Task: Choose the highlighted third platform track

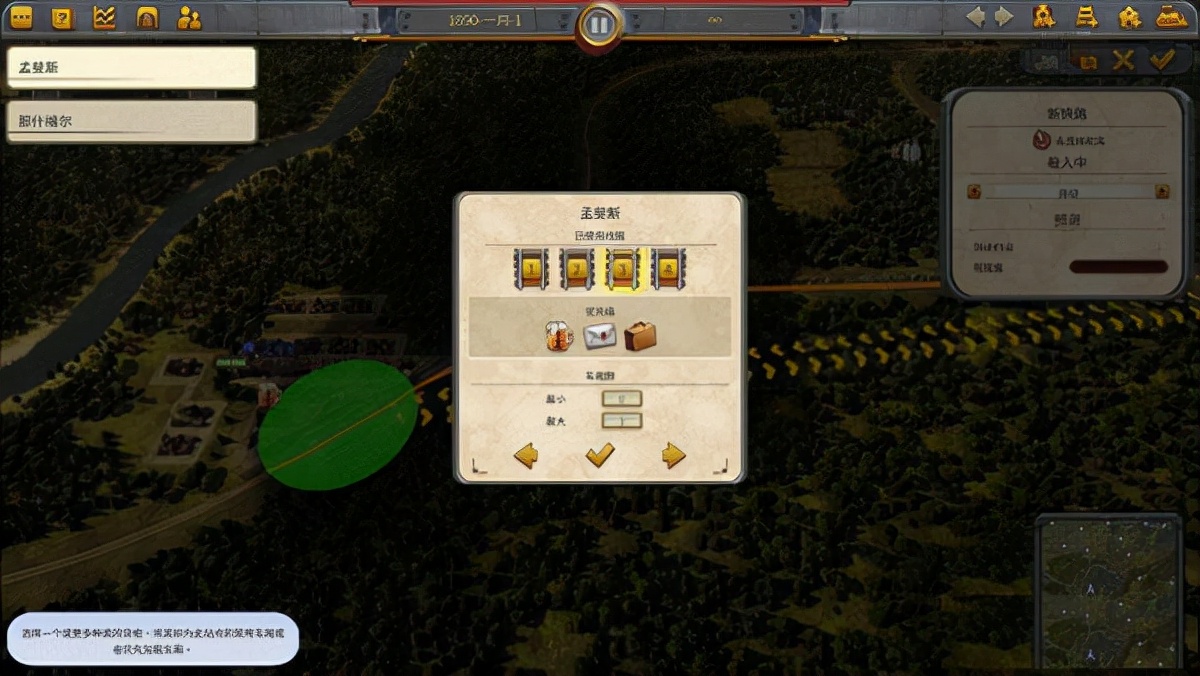Action: (623, 269)
